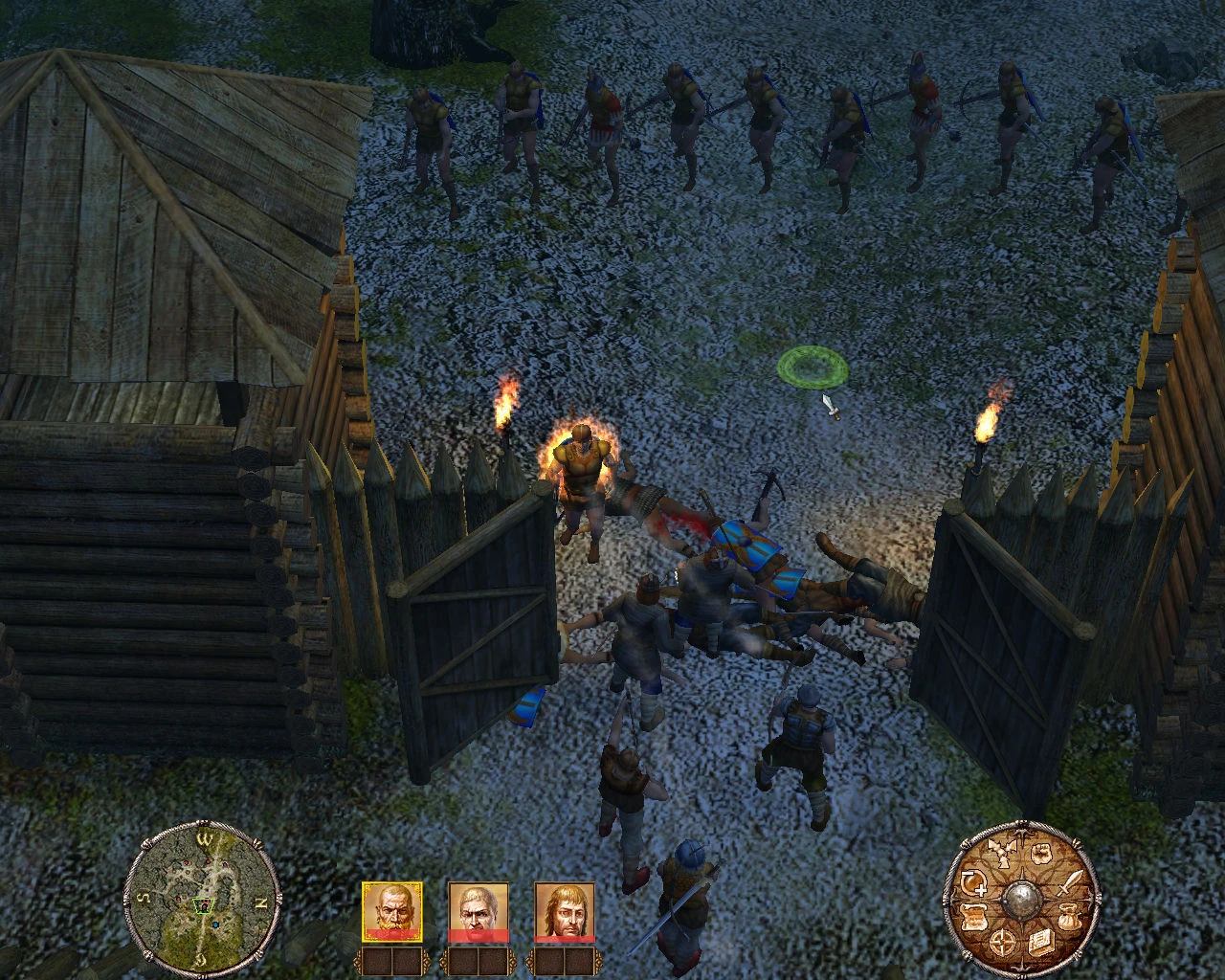
Task: Click the metal boss at shield center
Action: pos(1022,900)
